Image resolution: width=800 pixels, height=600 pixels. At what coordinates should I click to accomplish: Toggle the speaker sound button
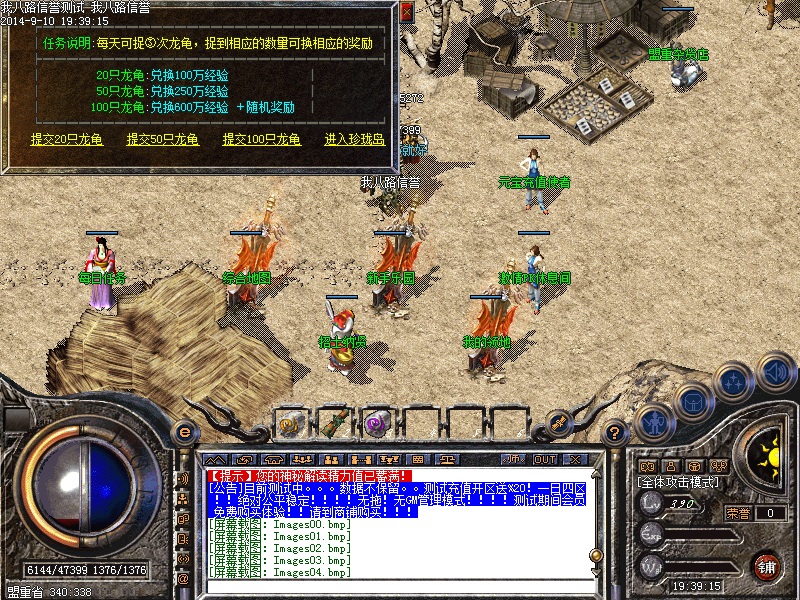775,372
